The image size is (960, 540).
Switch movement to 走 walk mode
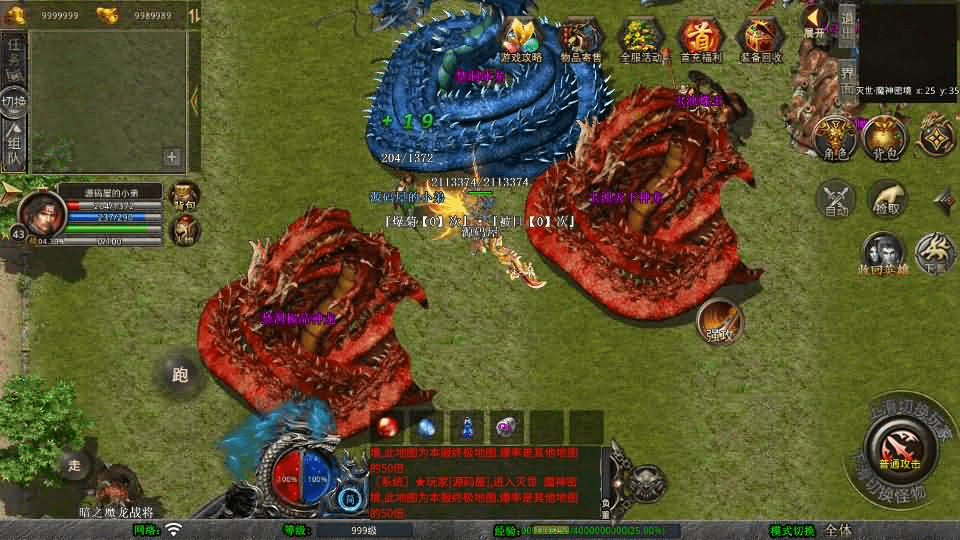(74, 465)
